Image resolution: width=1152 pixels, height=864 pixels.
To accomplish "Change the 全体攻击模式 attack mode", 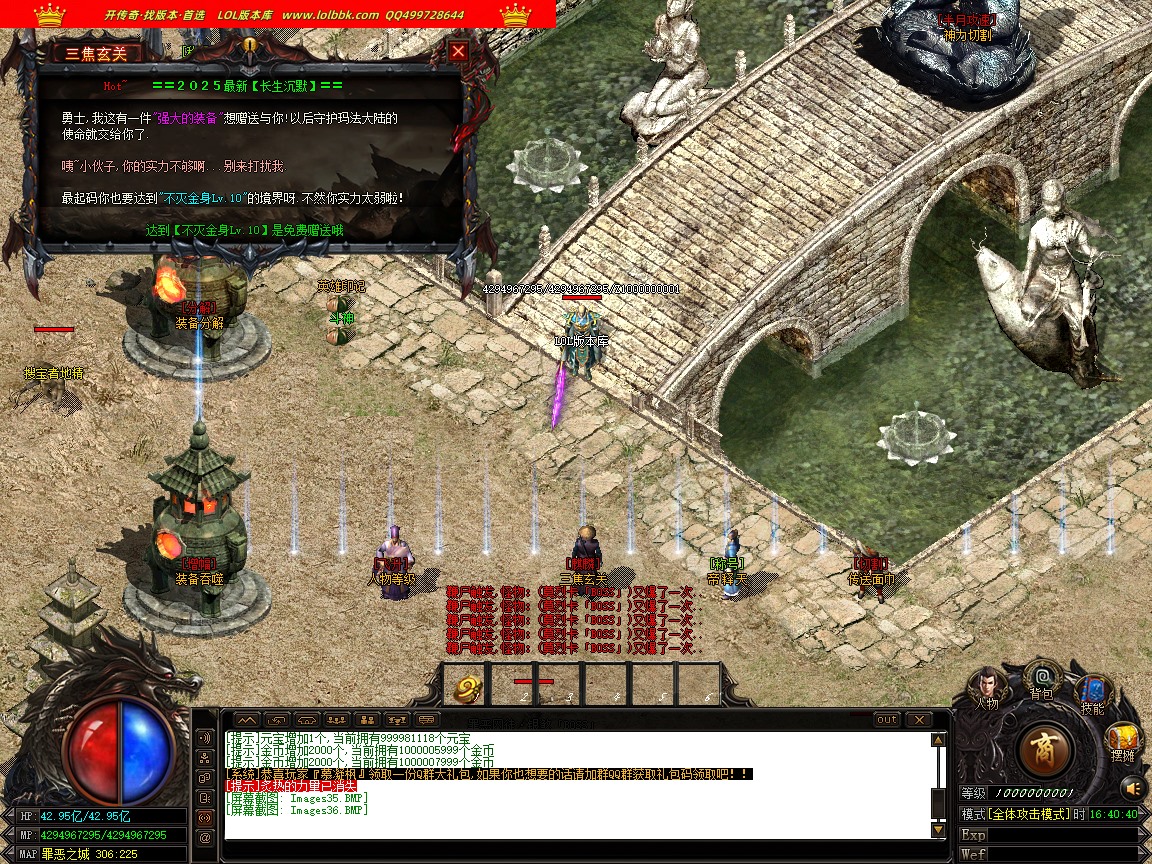I will pos(1027,814).
